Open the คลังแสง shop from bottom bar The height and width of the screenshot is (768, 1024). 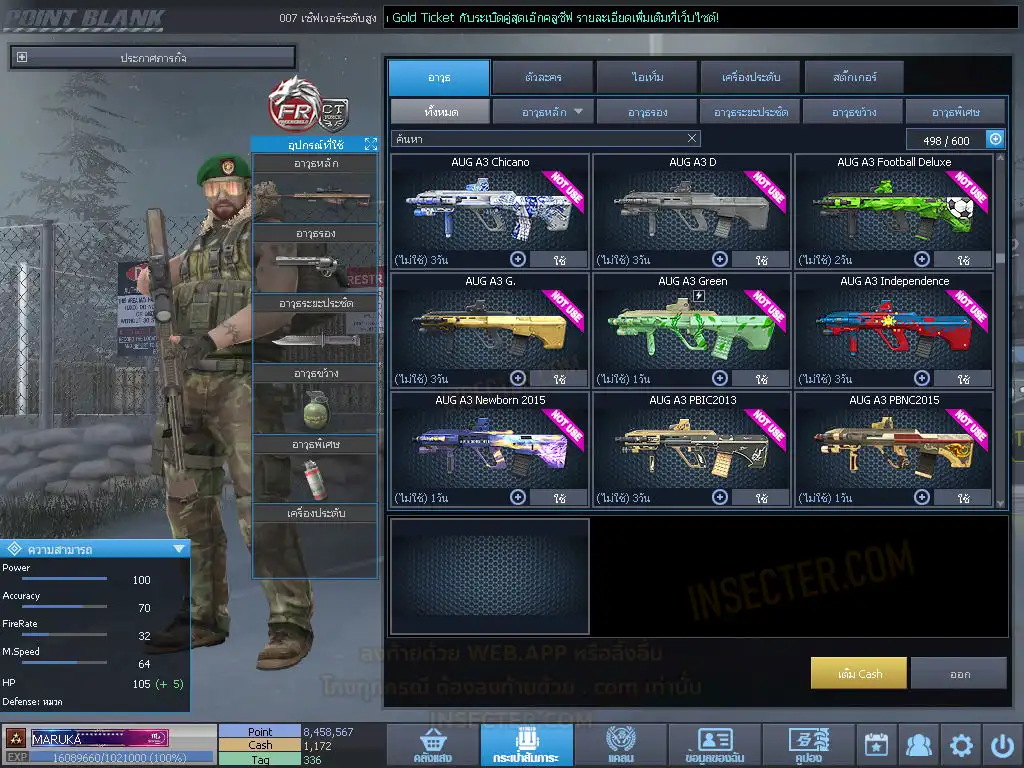tap(432, 746)
